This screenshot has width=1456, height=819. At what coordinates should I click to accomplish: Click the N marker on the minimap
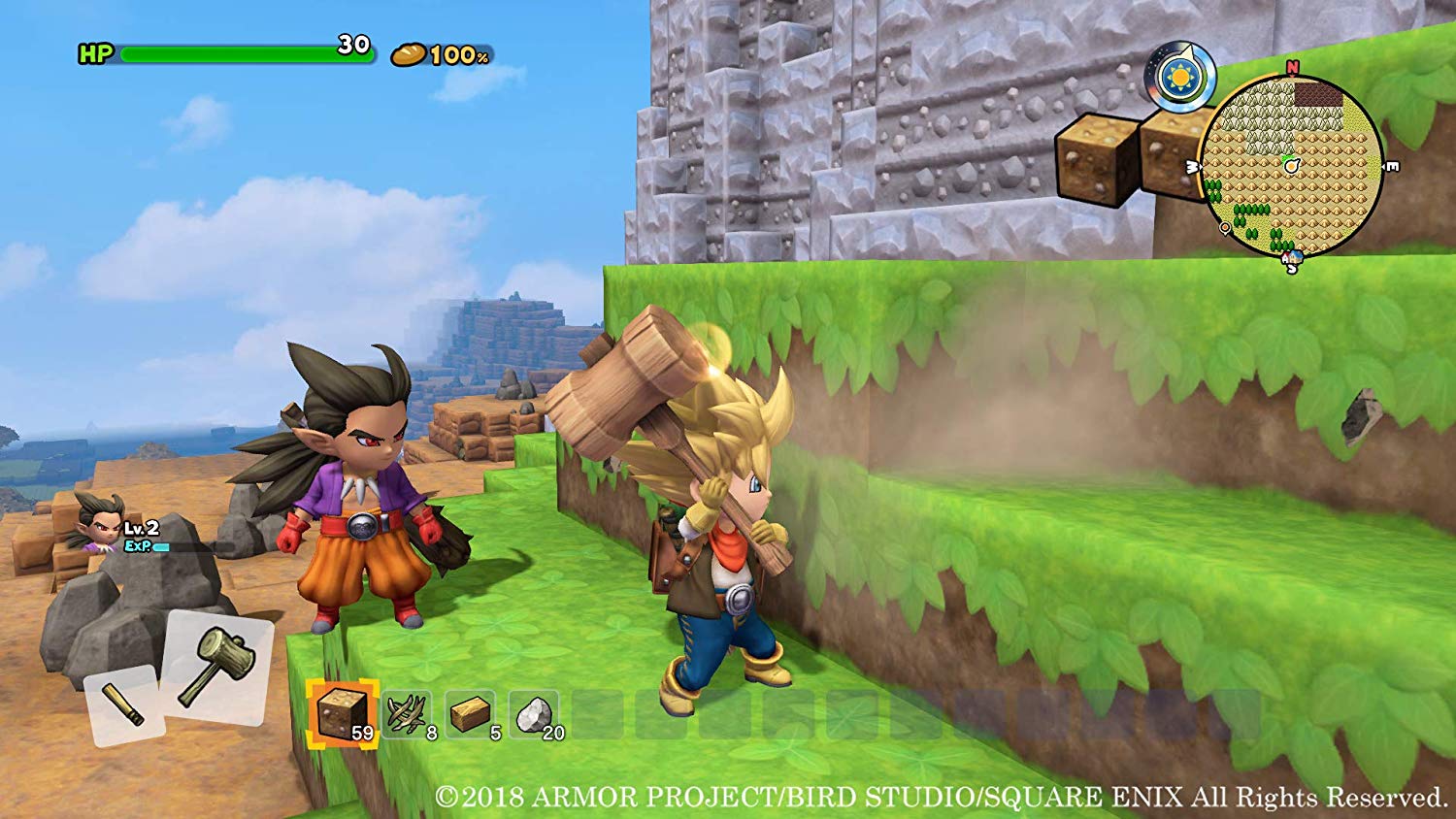(x=1292, y=68)
